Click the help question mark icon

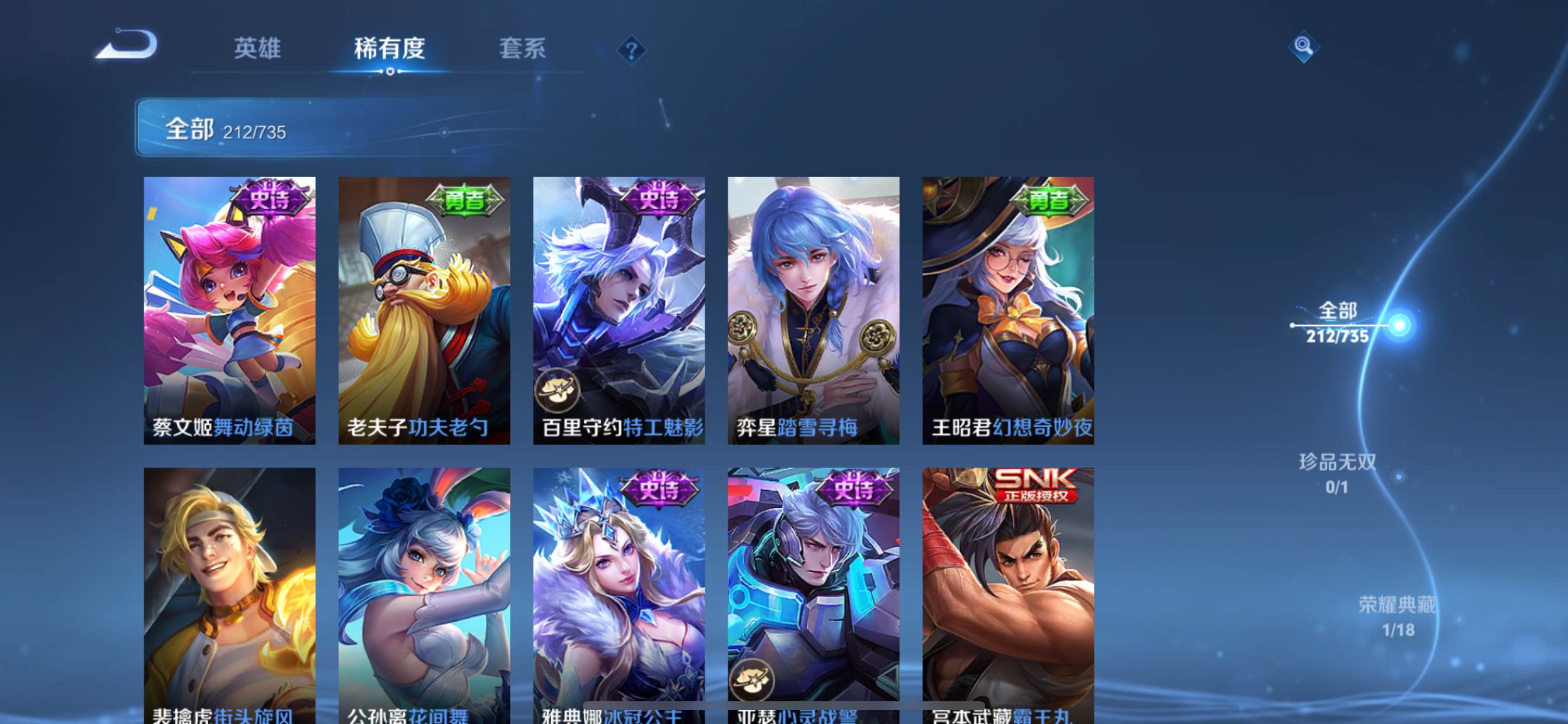point(631,51)
